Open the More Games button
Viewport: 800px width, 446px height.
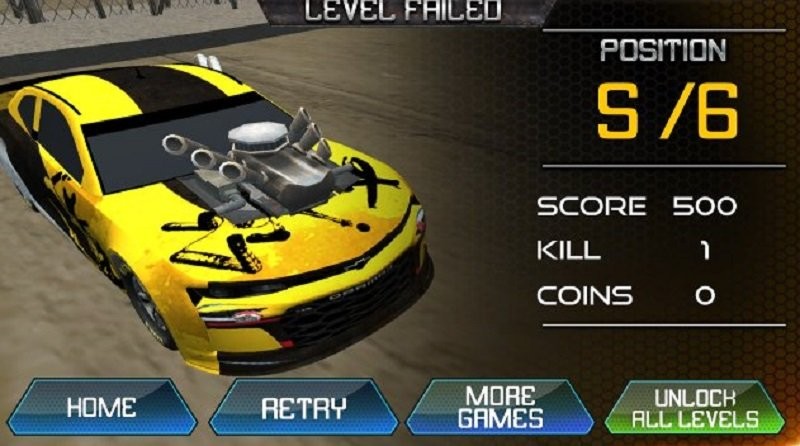coord(500,407)
